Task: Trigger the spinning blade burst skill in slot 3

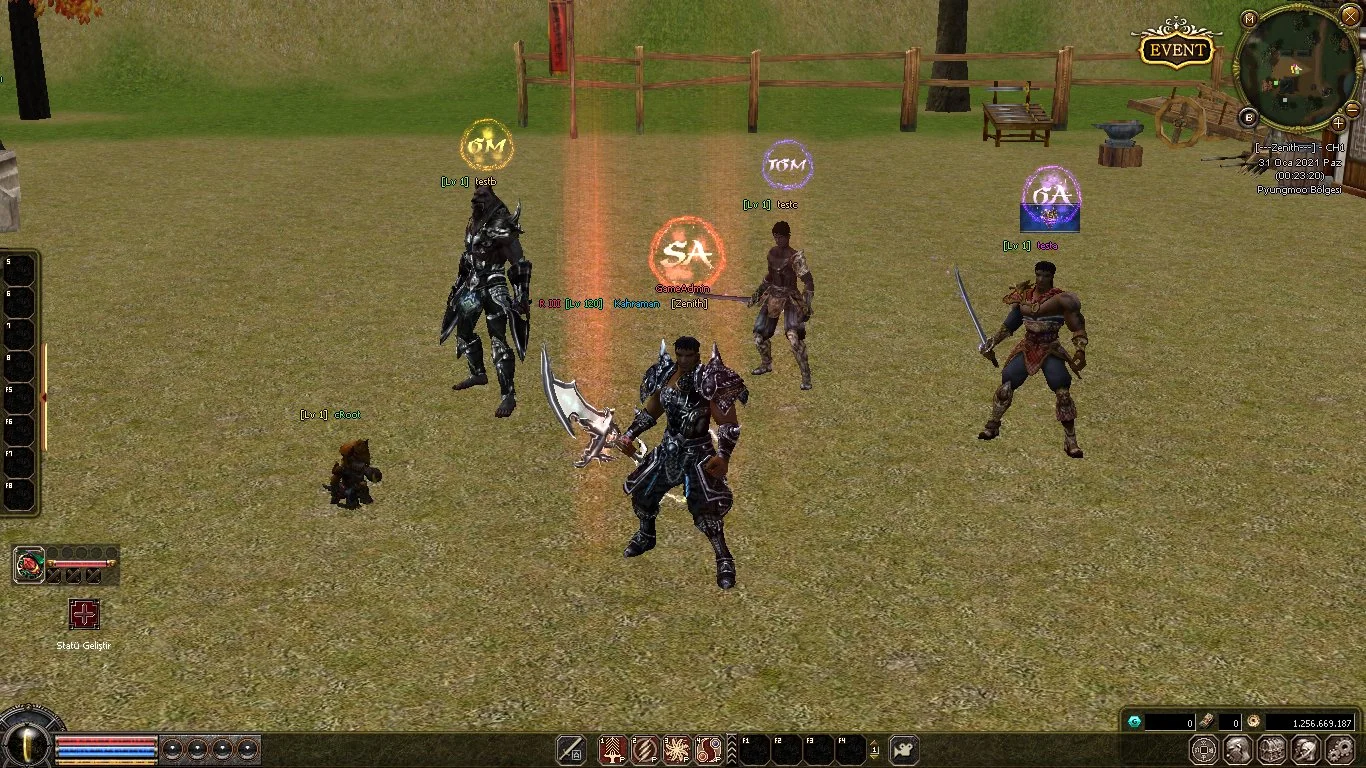Action: (x=677, y=749)
